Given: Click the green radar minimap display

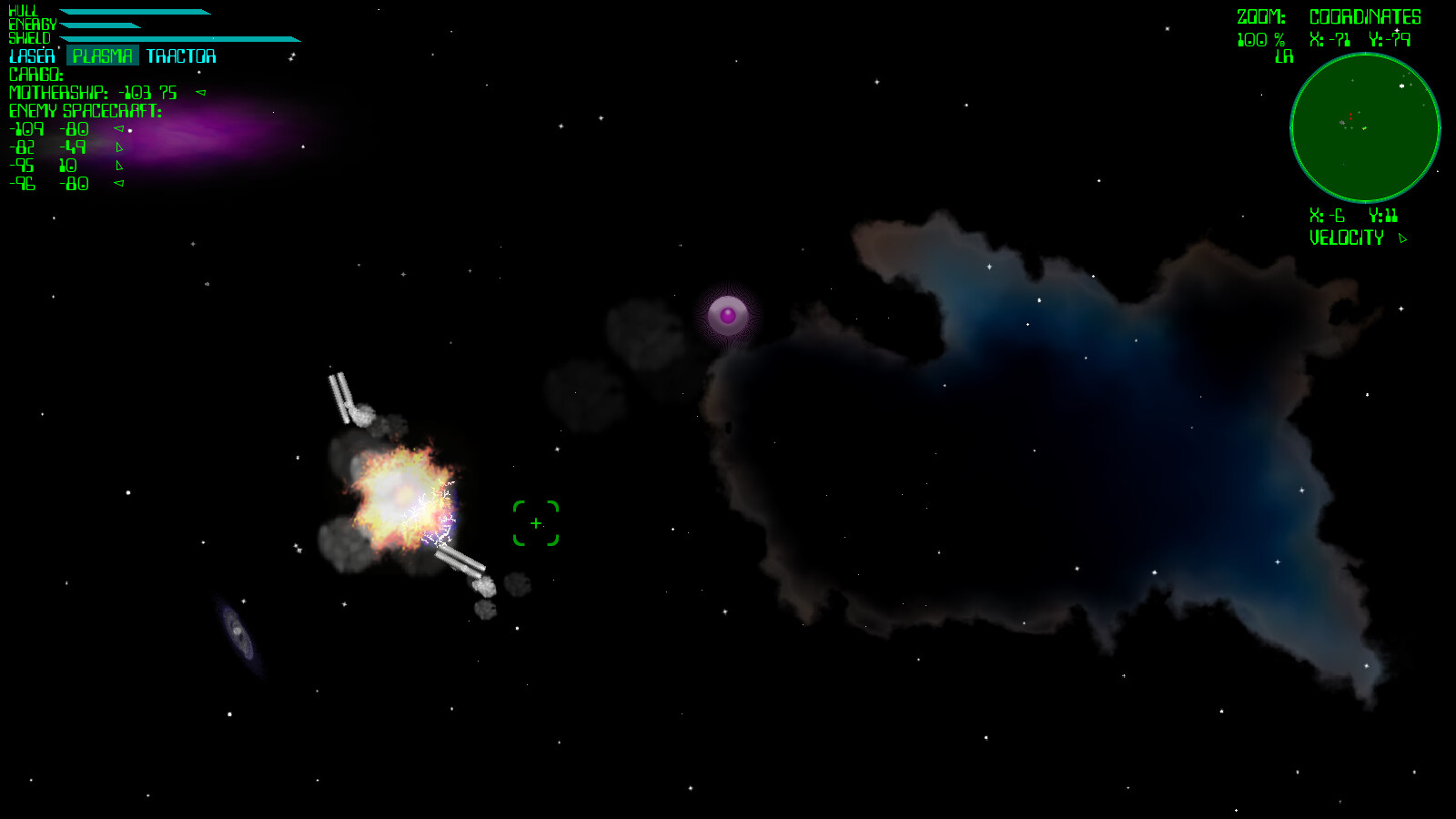Looking at the screenshot, I should pyautogui.click(x=1365, y=127).
